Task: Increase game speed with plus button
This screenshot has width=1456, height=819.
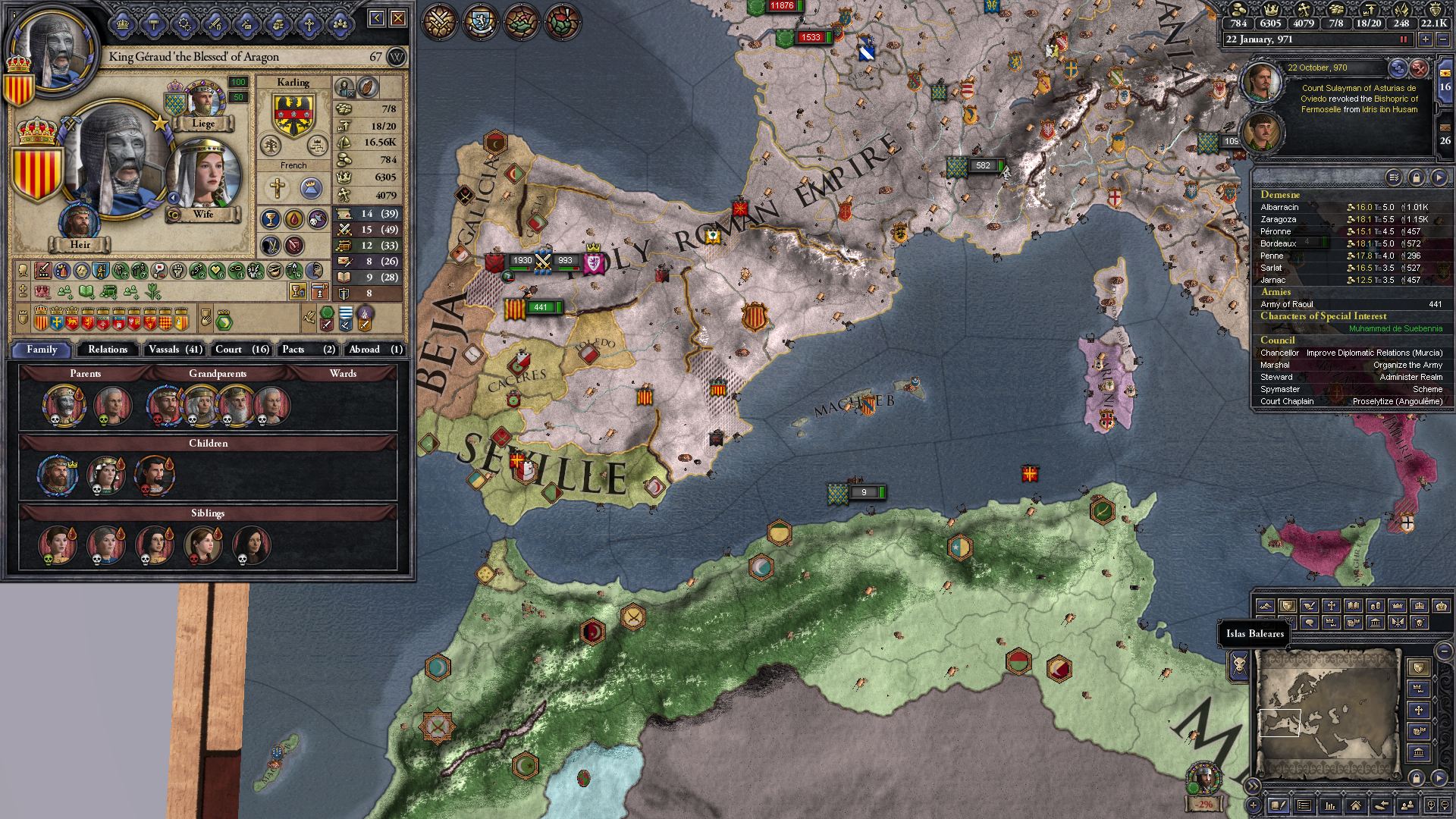Action: point(1426,39)
